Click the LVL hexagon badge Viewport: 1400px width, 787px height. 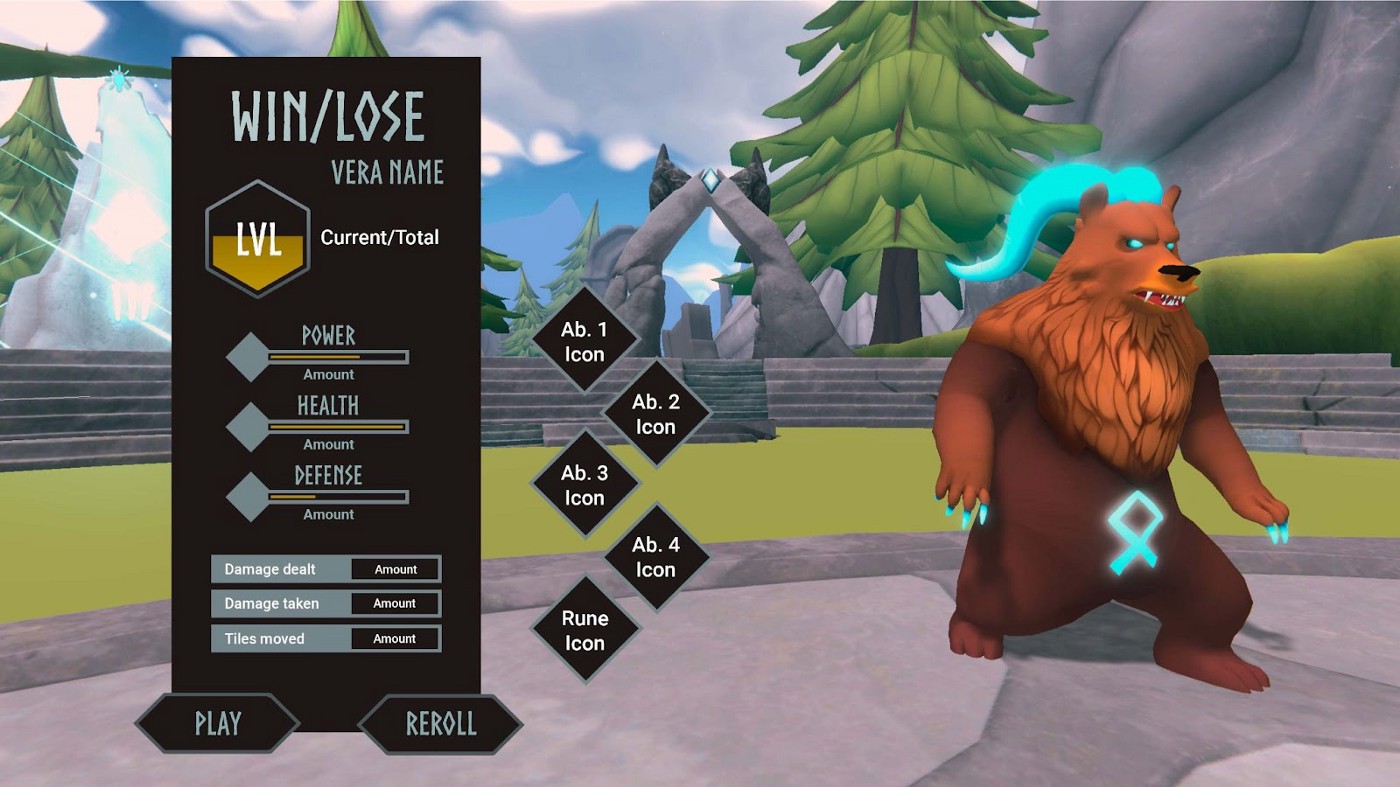258,239
